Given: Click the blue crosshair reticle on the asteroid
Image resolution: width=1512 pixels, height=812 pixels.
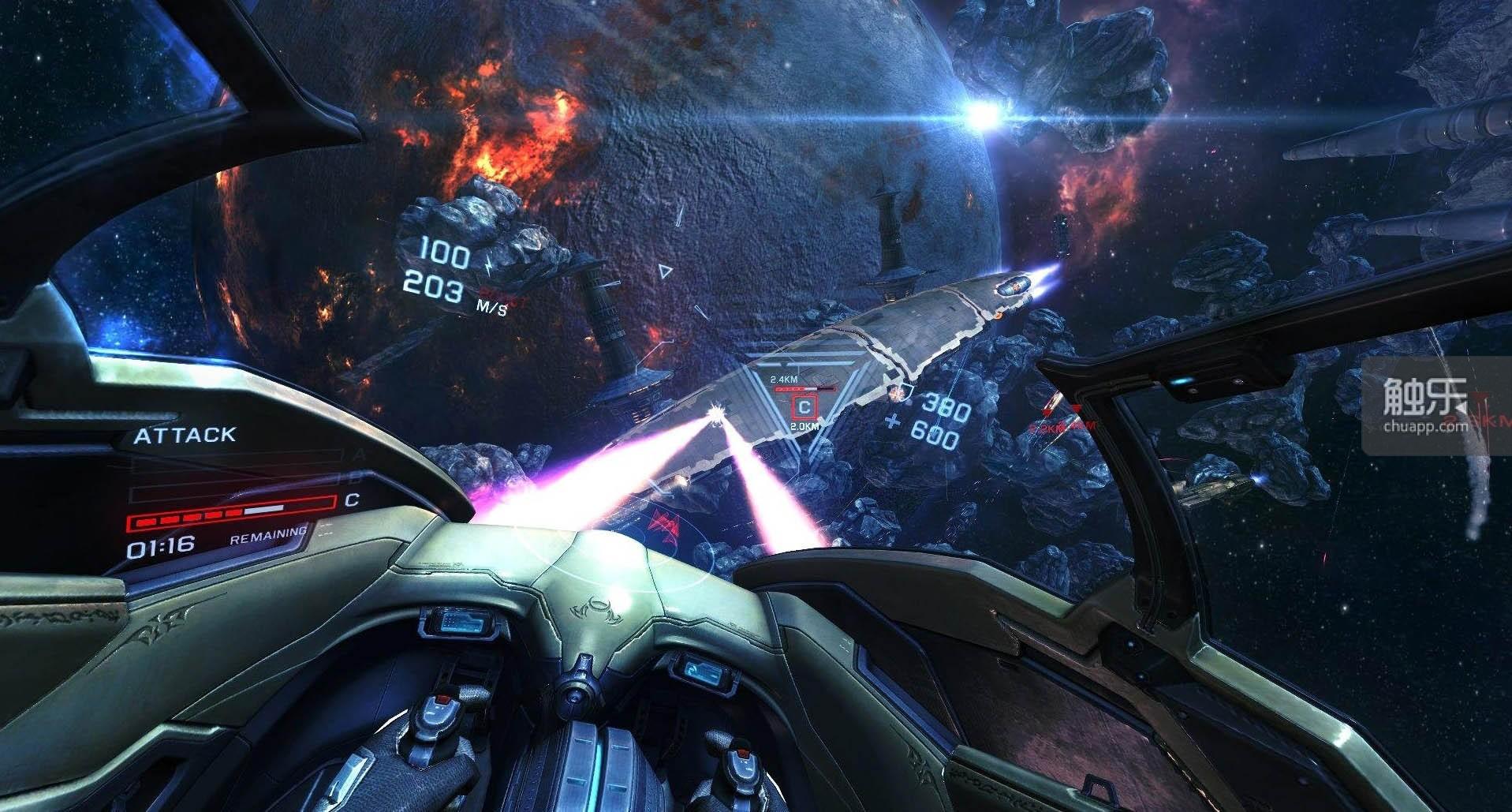Looking at the screenshot, I should tap(894, 421).
